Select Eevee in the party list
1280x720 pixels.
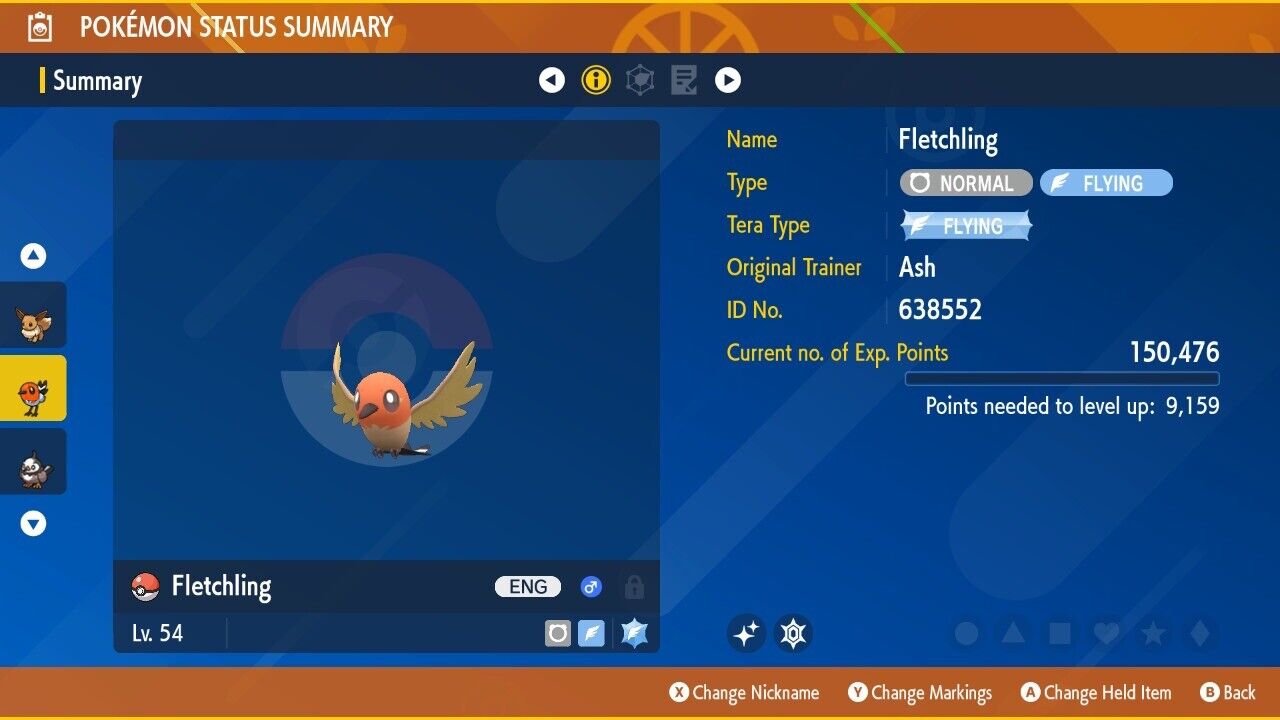33,322
